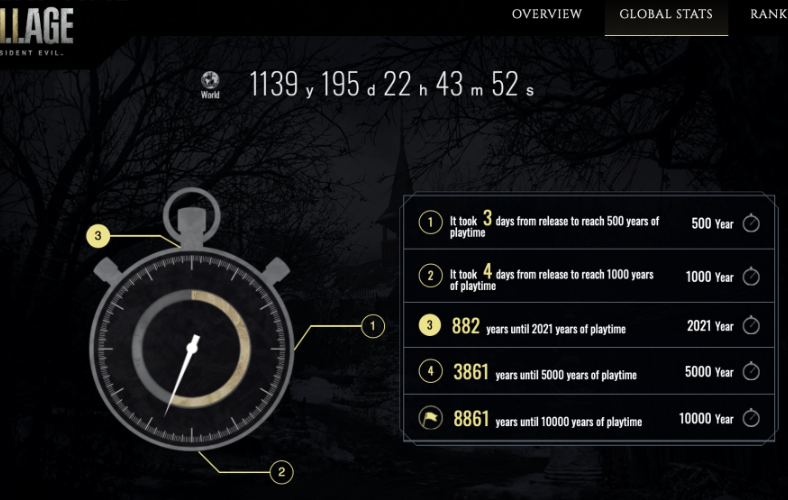Image resolution: width=788 pixels, height=500 pixels.
Task: Click marker 2 below the stopwatch
Action: pyautogui.click(x=282, y=471)
